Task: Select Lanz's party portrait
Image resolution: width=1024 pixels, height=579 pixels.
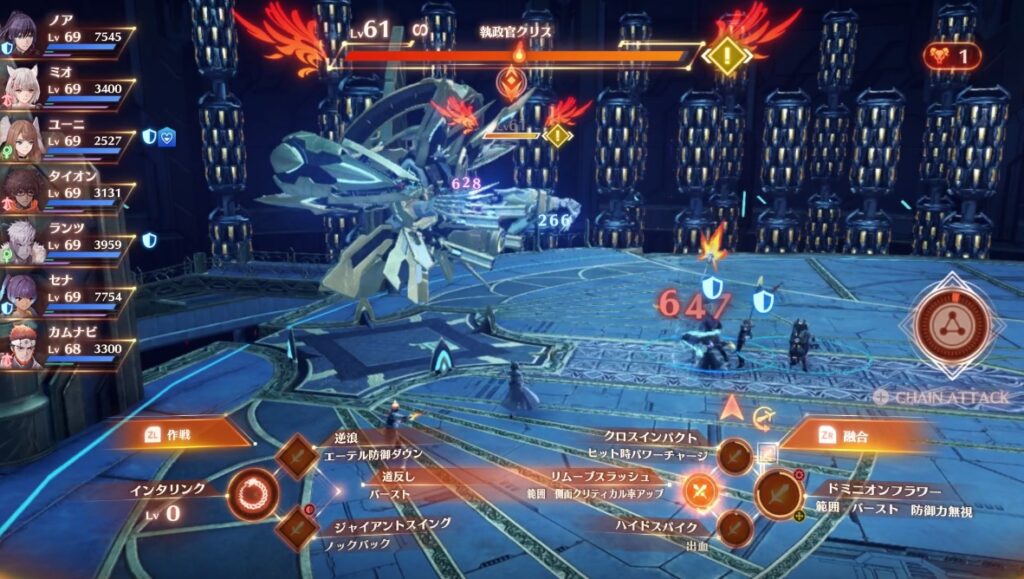Action: [x=22, y=243]
